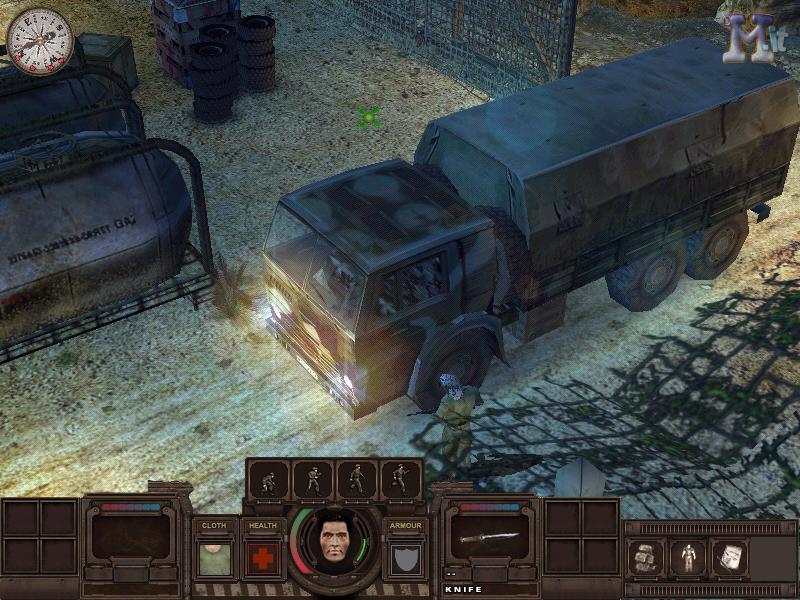Activate the running movement stance icon
This screenshot has width=800, height=600.
[401, 480]
